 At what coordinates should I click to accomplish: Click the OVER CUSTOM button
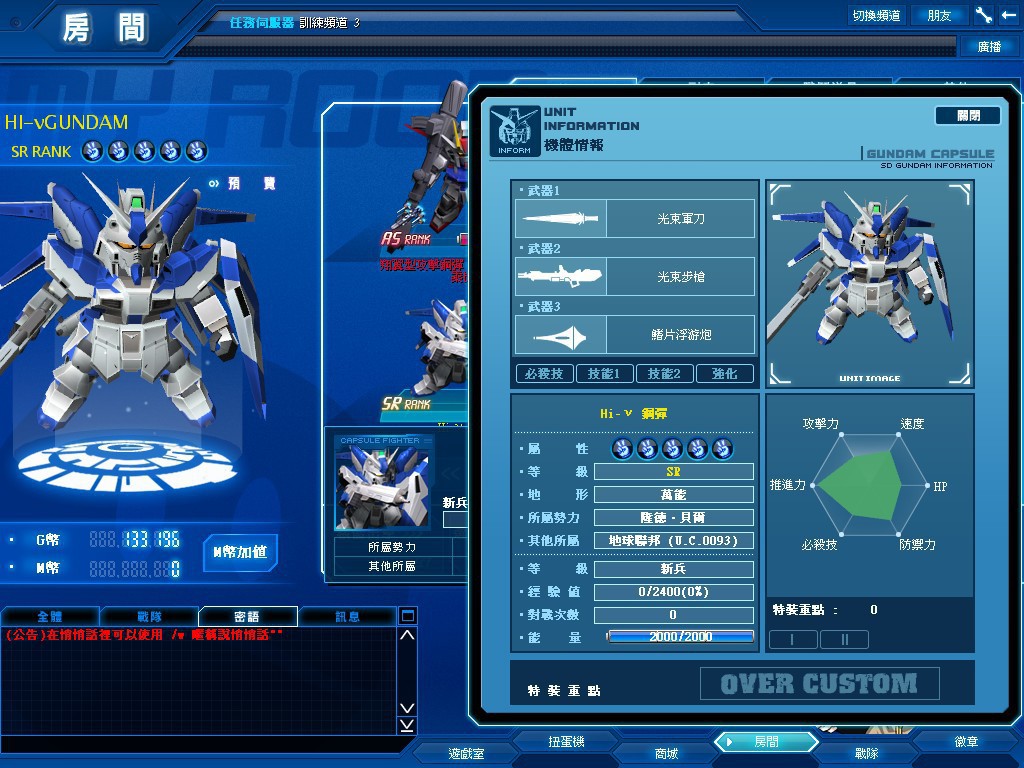(x=819, y=684)
